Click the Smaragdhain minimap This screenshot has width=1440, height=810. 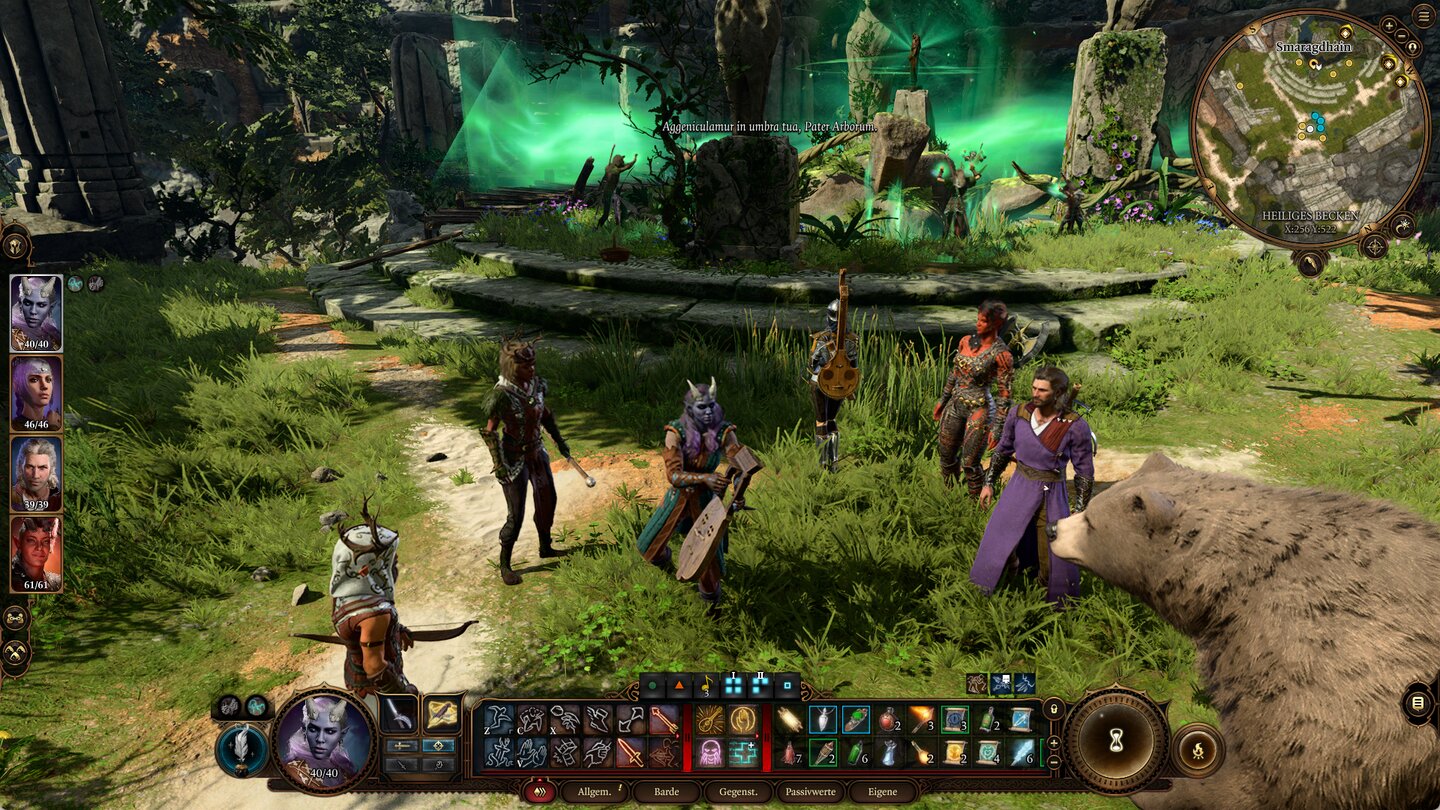pyautogui.click(x=1309, y=128)
